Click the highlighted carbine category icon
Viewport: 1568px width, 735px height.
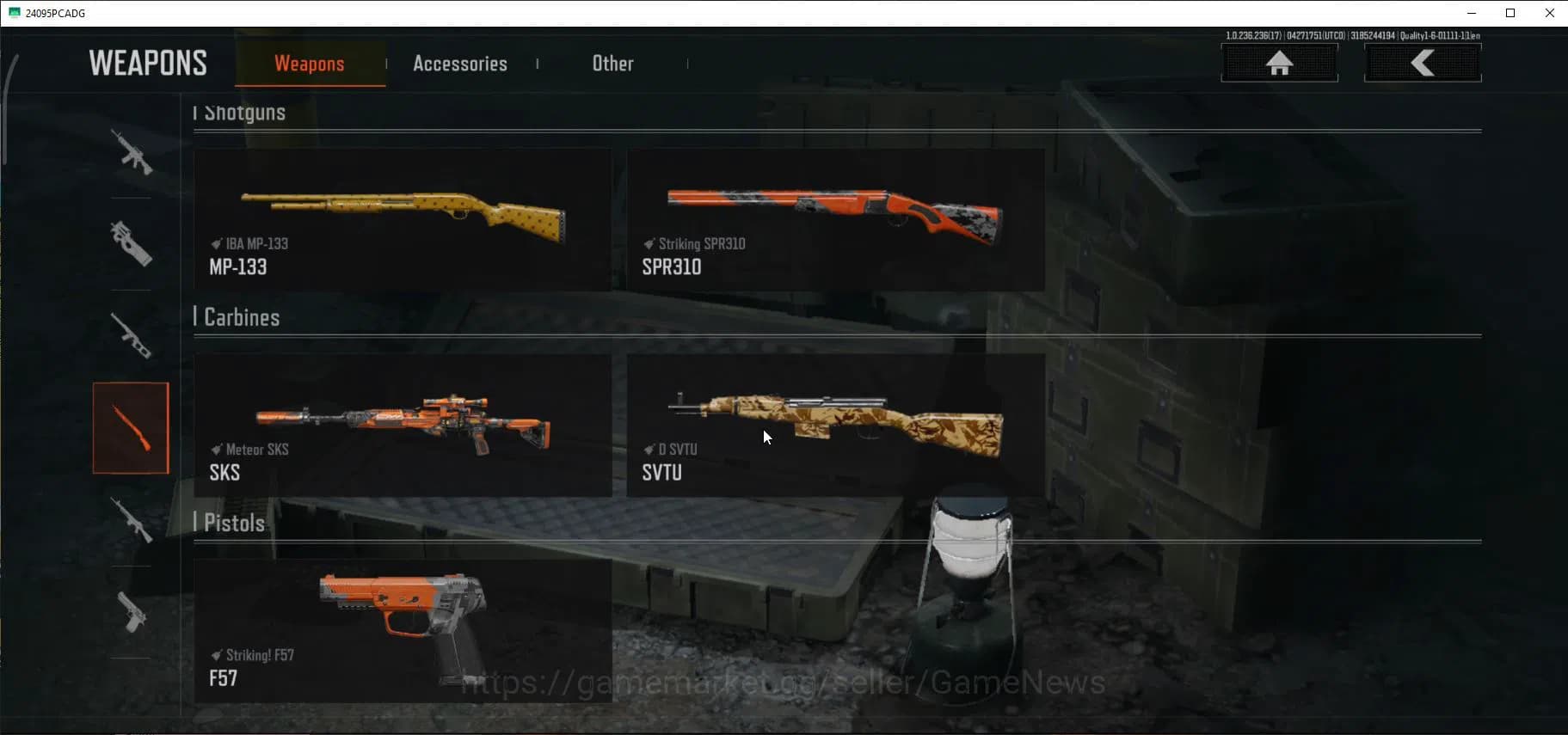pyautogui.click(x=131, y=427)
